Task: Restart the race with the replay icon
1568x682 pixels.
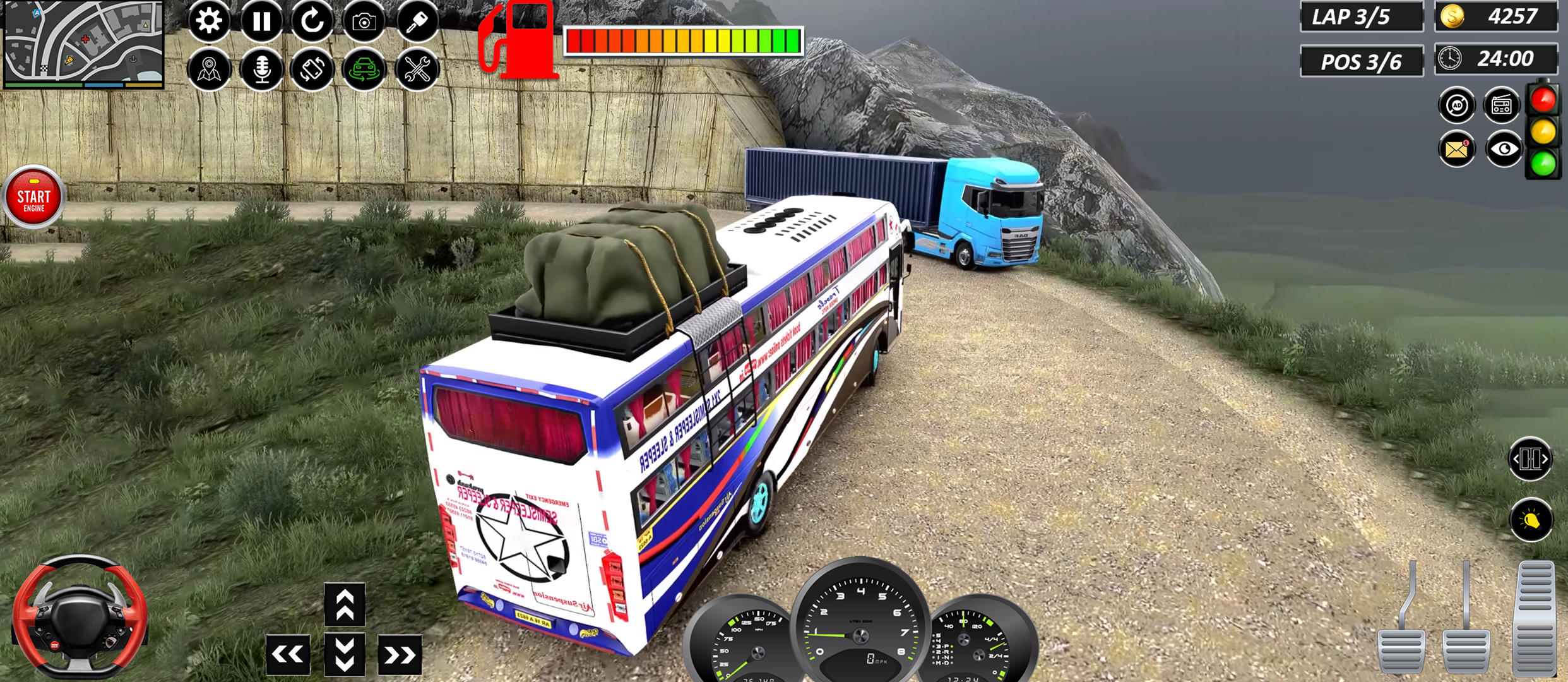Action: coord(314,20)
